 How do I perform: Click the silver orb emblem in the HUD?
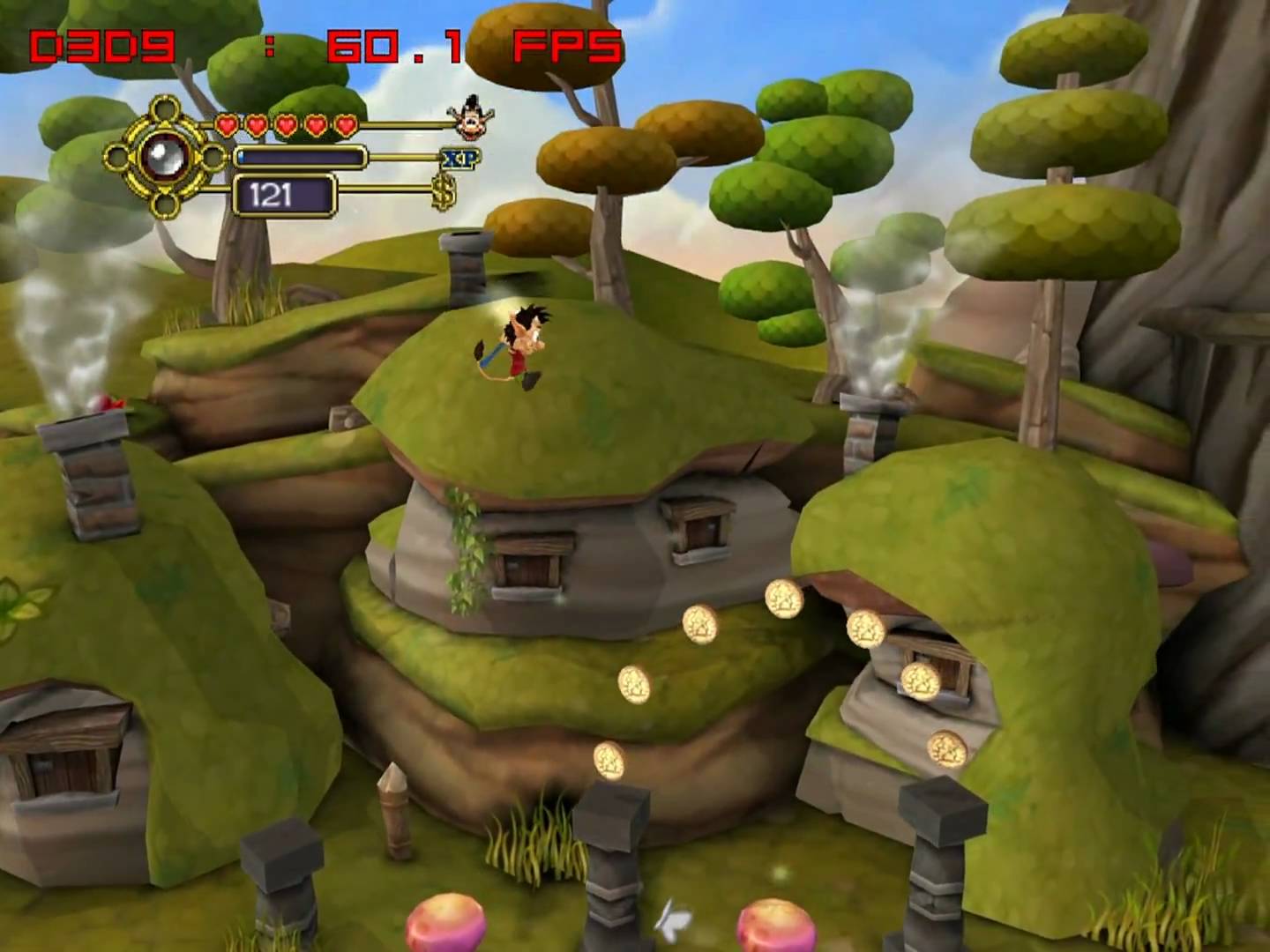[164, 158]
